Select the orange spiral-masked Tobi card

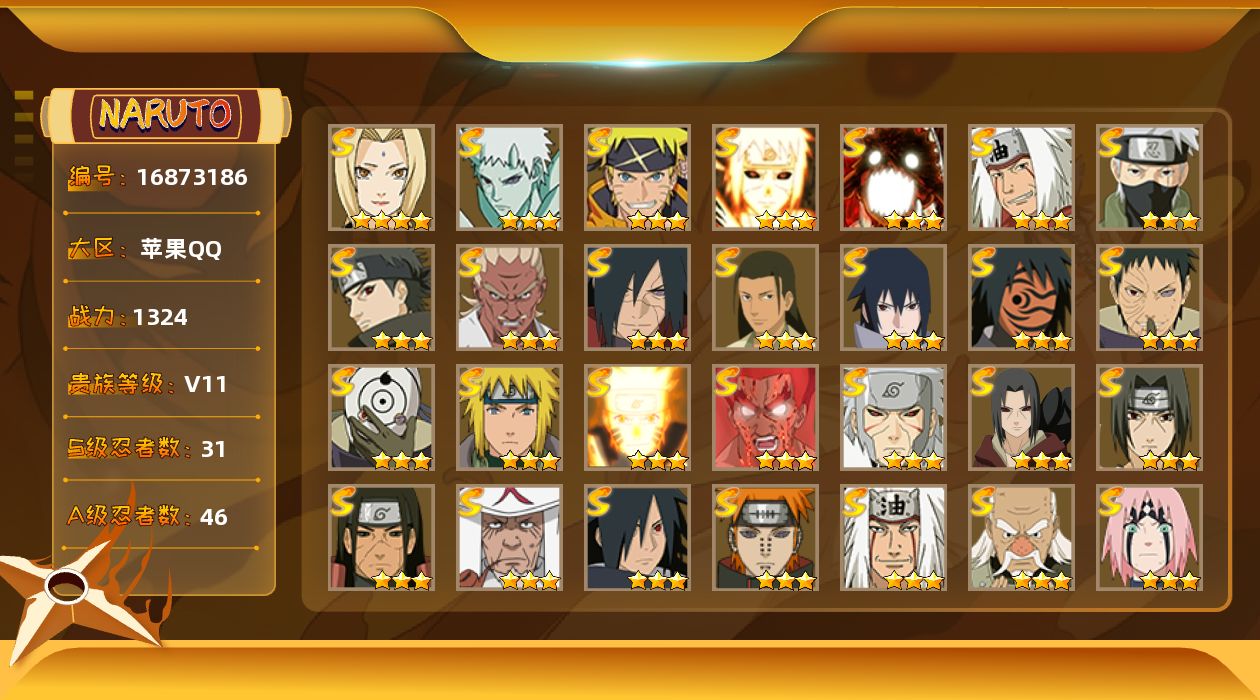click(1021, 297)
